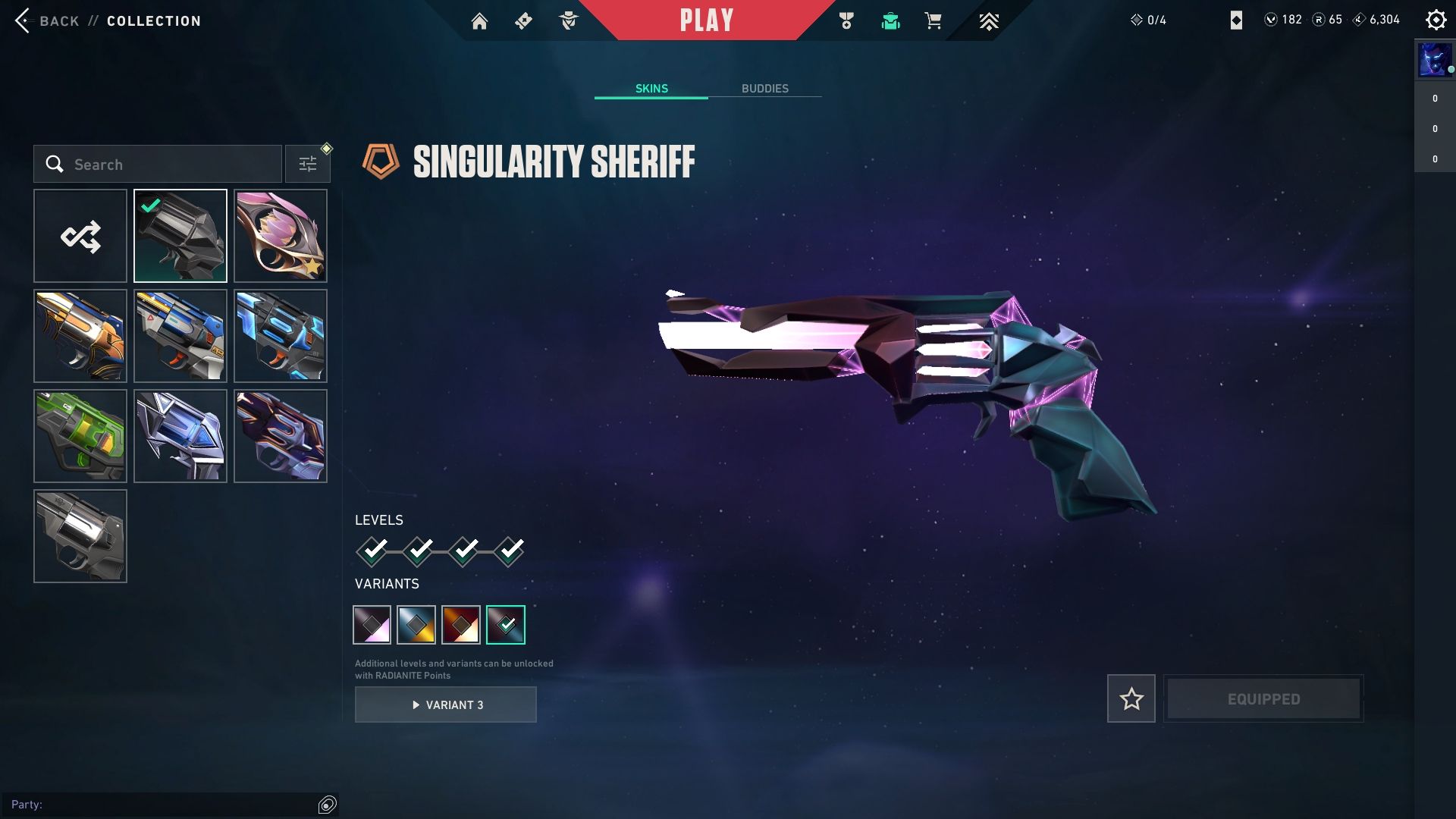Pick the default gray Sheriff skin
This screenshot has width=1456, height=819.
click(x=80, y=536)
